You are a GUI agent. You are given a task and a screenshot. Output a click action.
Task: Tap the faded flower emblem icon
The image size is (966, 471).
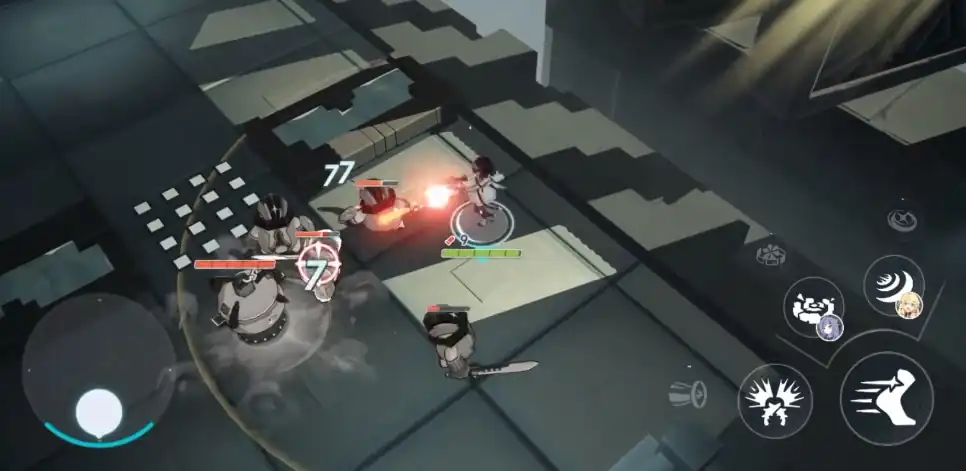772,252
